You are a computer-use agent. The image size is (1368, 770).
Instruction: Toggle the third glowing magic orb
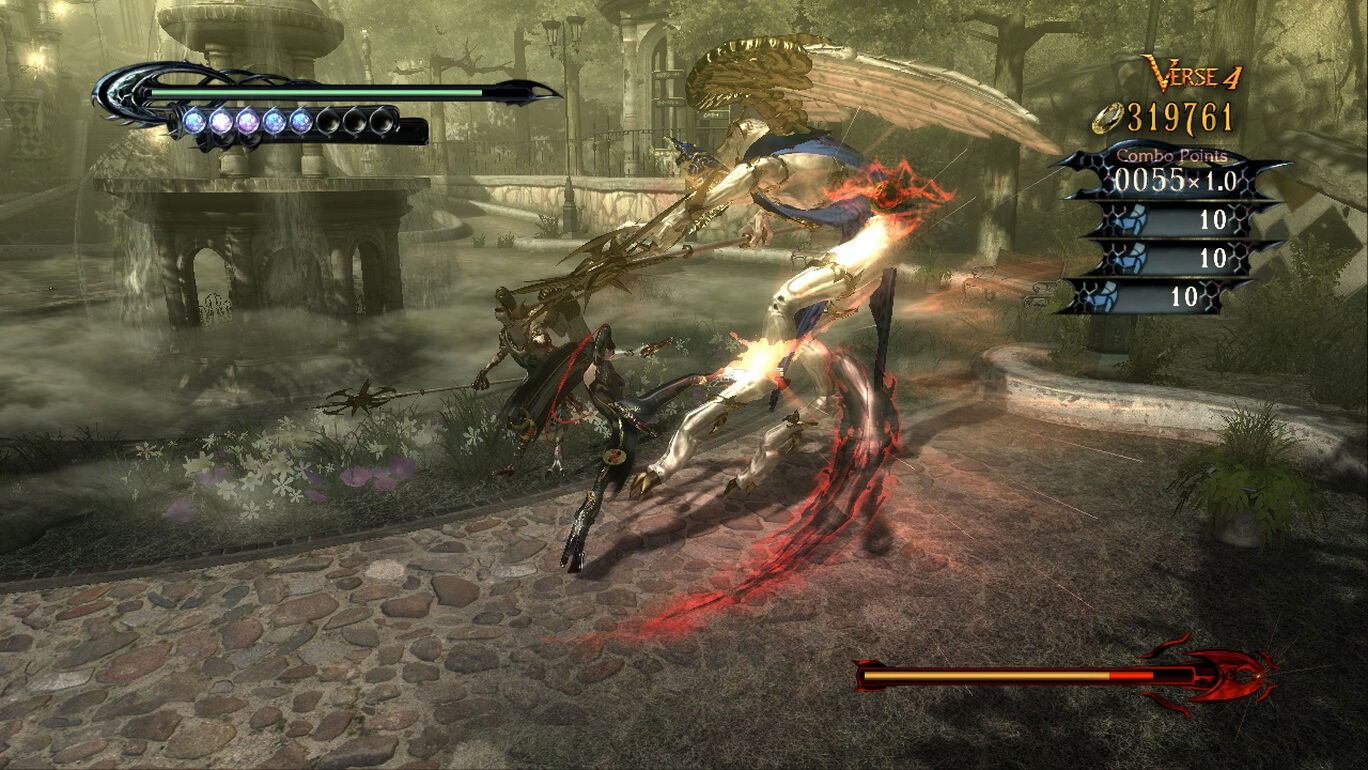[x=248, y=121]
